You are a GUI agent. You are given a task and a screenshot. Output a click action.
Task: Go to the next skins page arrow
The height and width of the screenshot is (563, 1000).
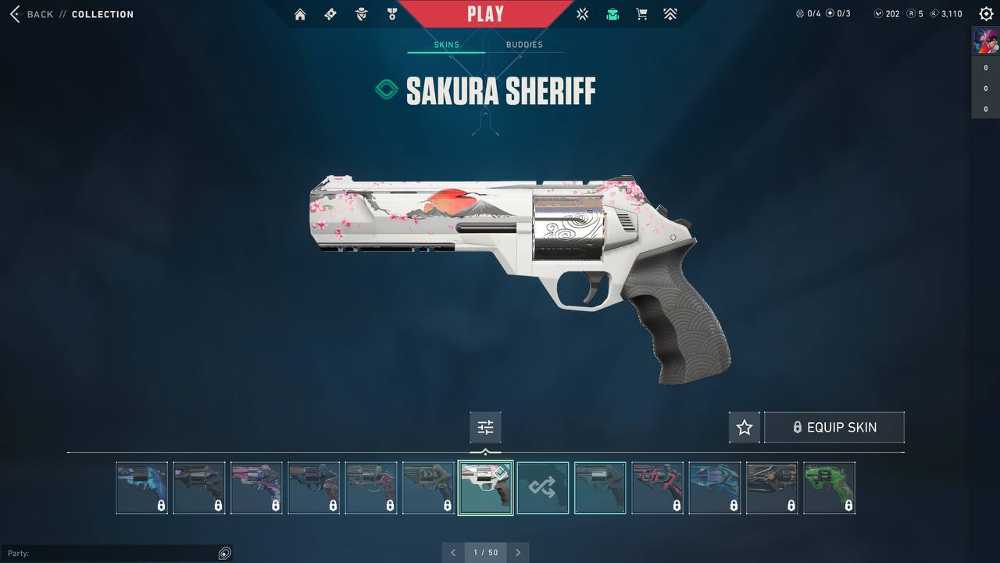(x=518, y=552)
